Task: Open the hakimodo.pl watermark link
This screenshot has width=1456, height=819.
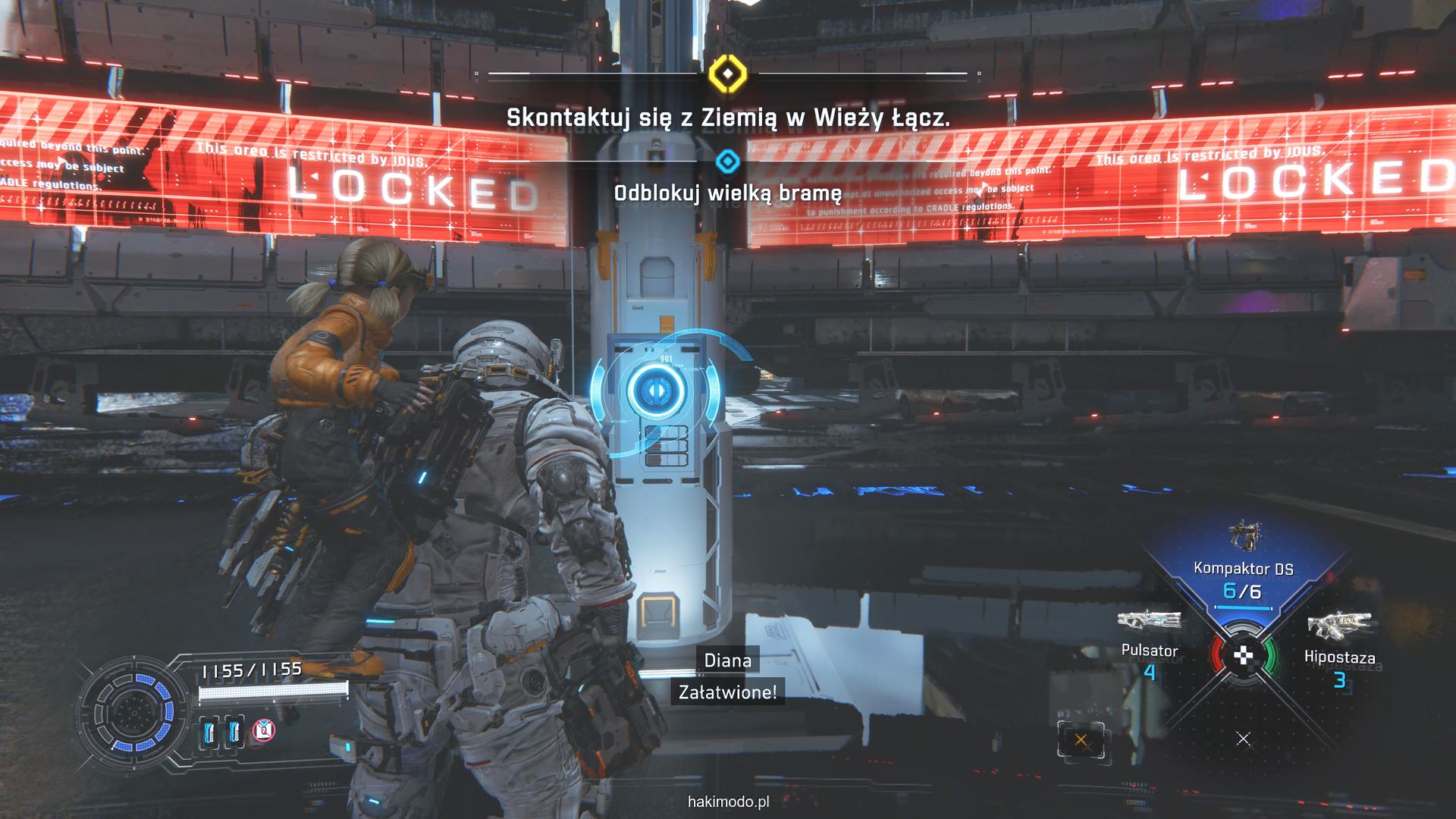Action: 728,802
